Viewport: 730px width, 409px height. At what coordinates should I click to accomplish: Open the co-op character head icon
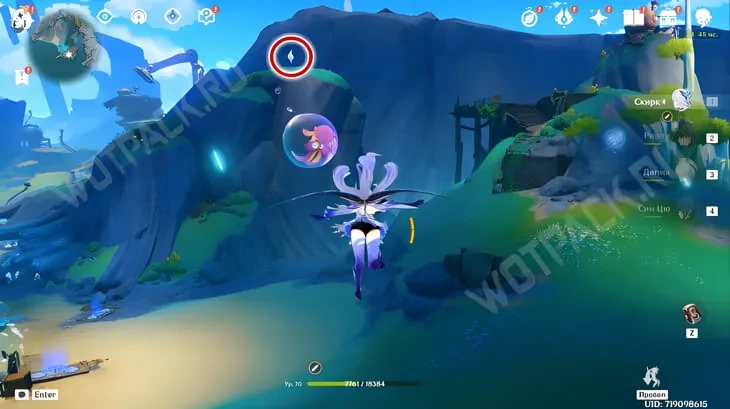704,17
